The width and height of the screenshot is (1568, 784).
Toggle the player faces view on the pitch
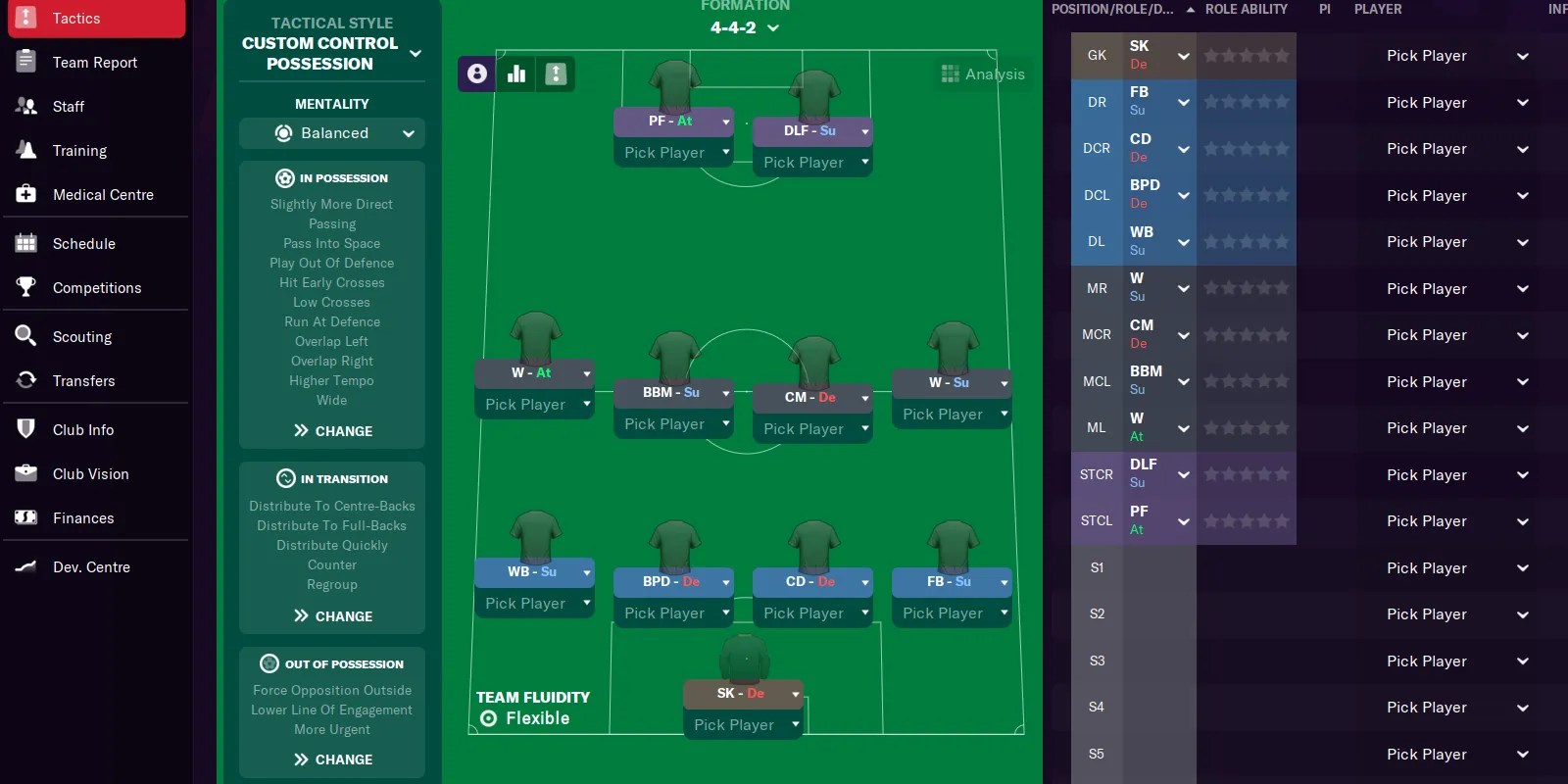475,73
